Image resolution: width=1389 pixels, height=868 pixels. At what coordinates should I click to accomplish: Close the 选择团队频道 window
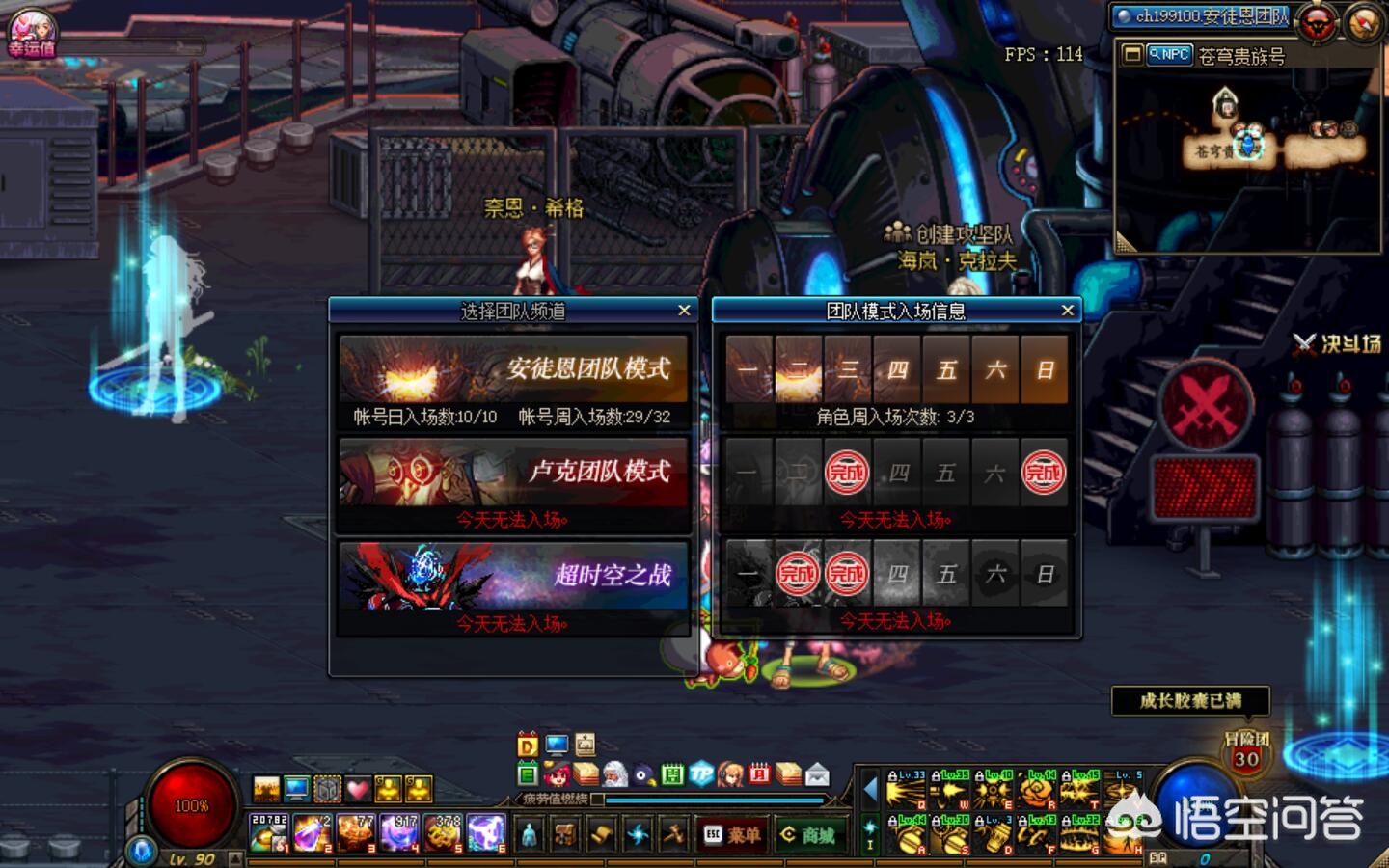click(684, 311)
